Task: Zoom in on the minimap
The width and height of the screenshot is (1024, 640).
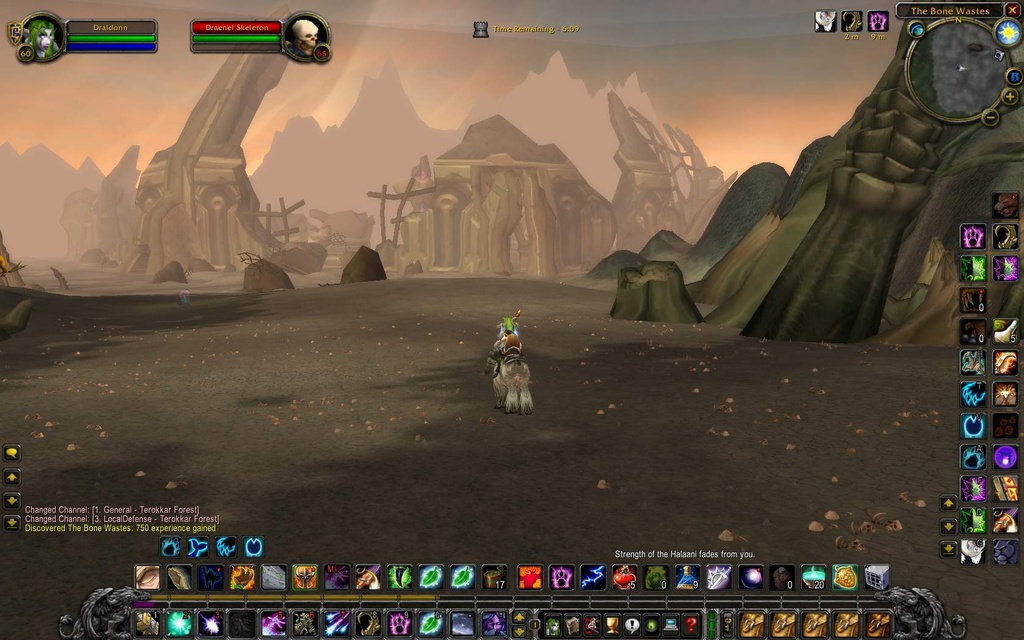Action: (x=1010, y=97)
